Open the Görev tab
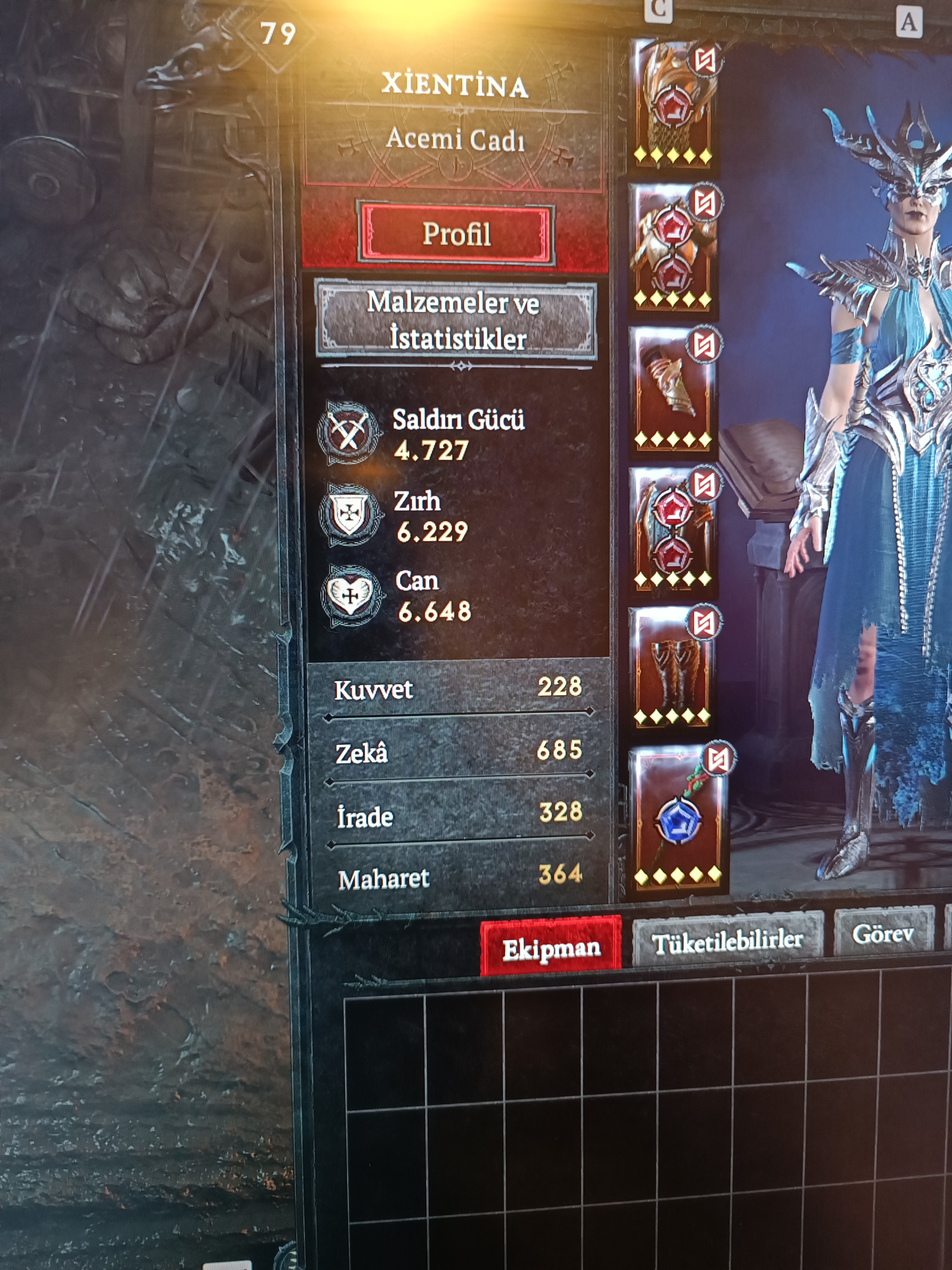Image resolution: width=952 pixels, height=1270 pixels. (883, 935)
